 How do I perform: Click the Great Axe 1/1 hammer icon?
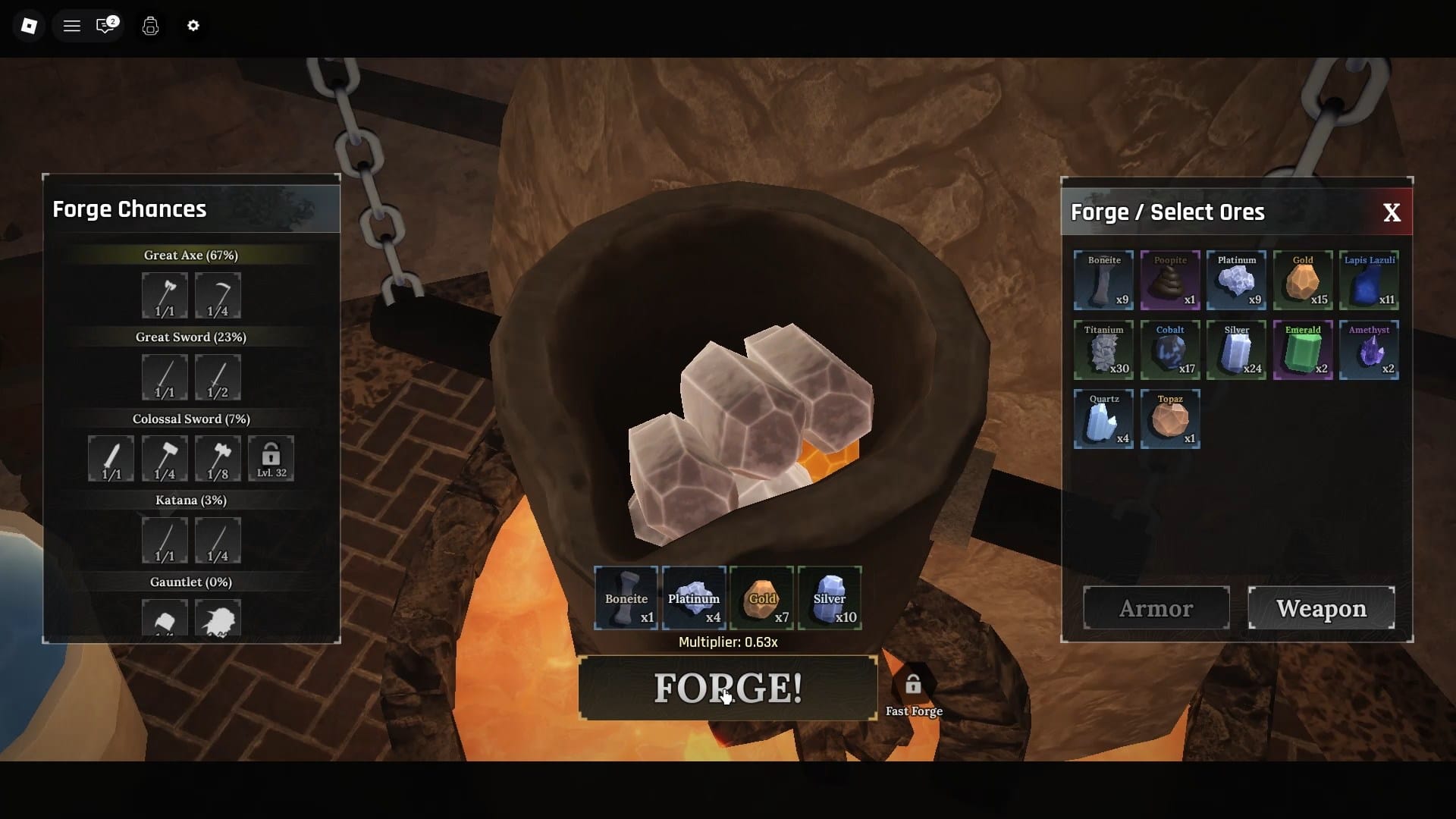pos(165,296)
